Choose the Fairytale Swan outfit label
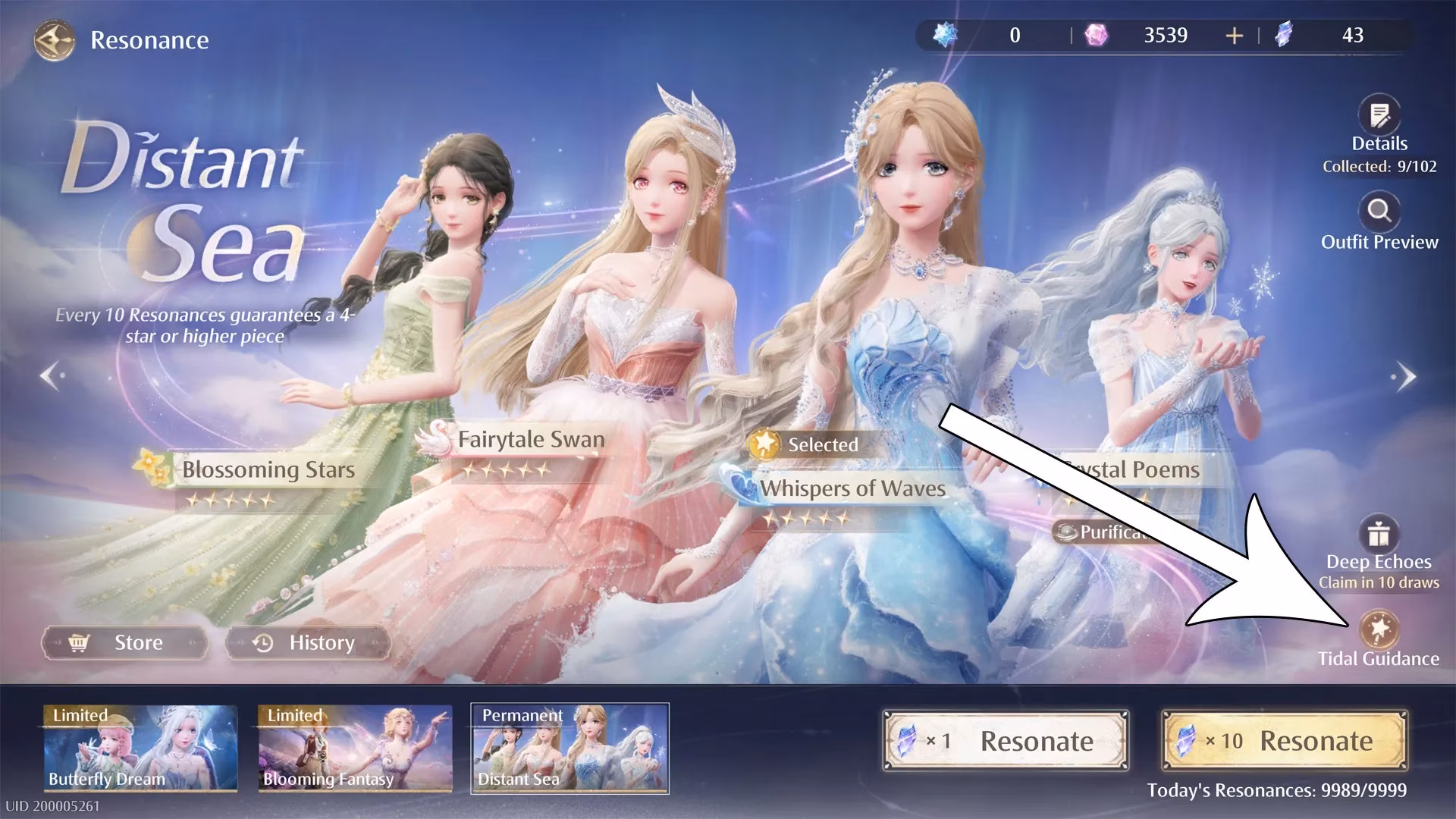Image resolution: width=1456 pixels, height=819 pixels. pos(531,440)
